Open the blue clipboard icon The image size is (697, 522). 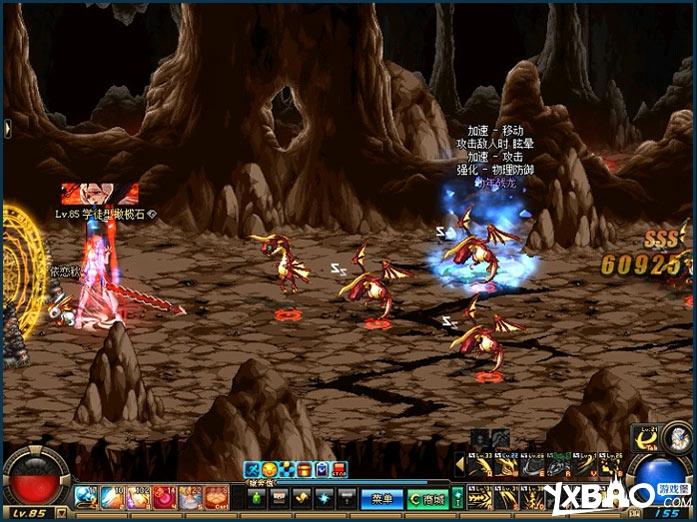(x=320, y=469)
